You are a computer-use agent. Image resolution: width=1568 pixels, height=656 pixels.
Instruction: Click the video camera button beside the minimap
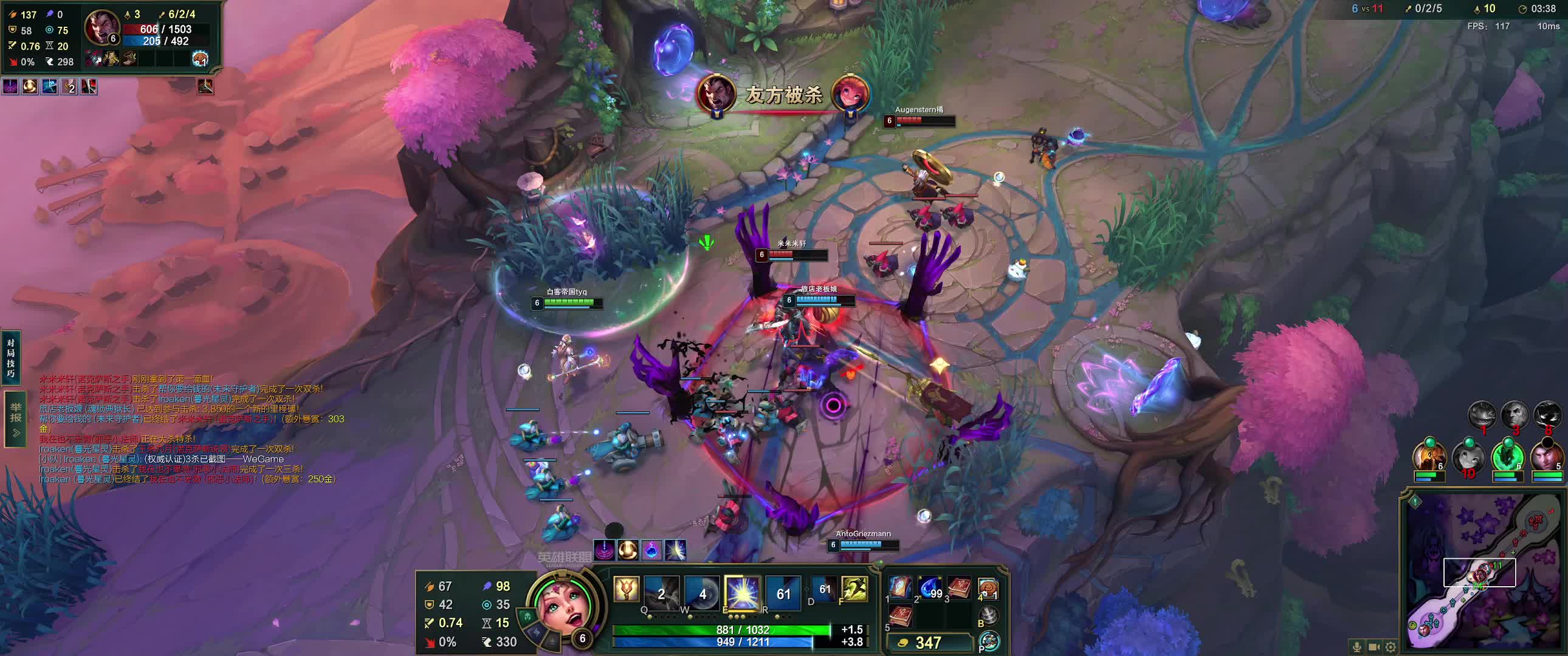(x=1375, y=646)
